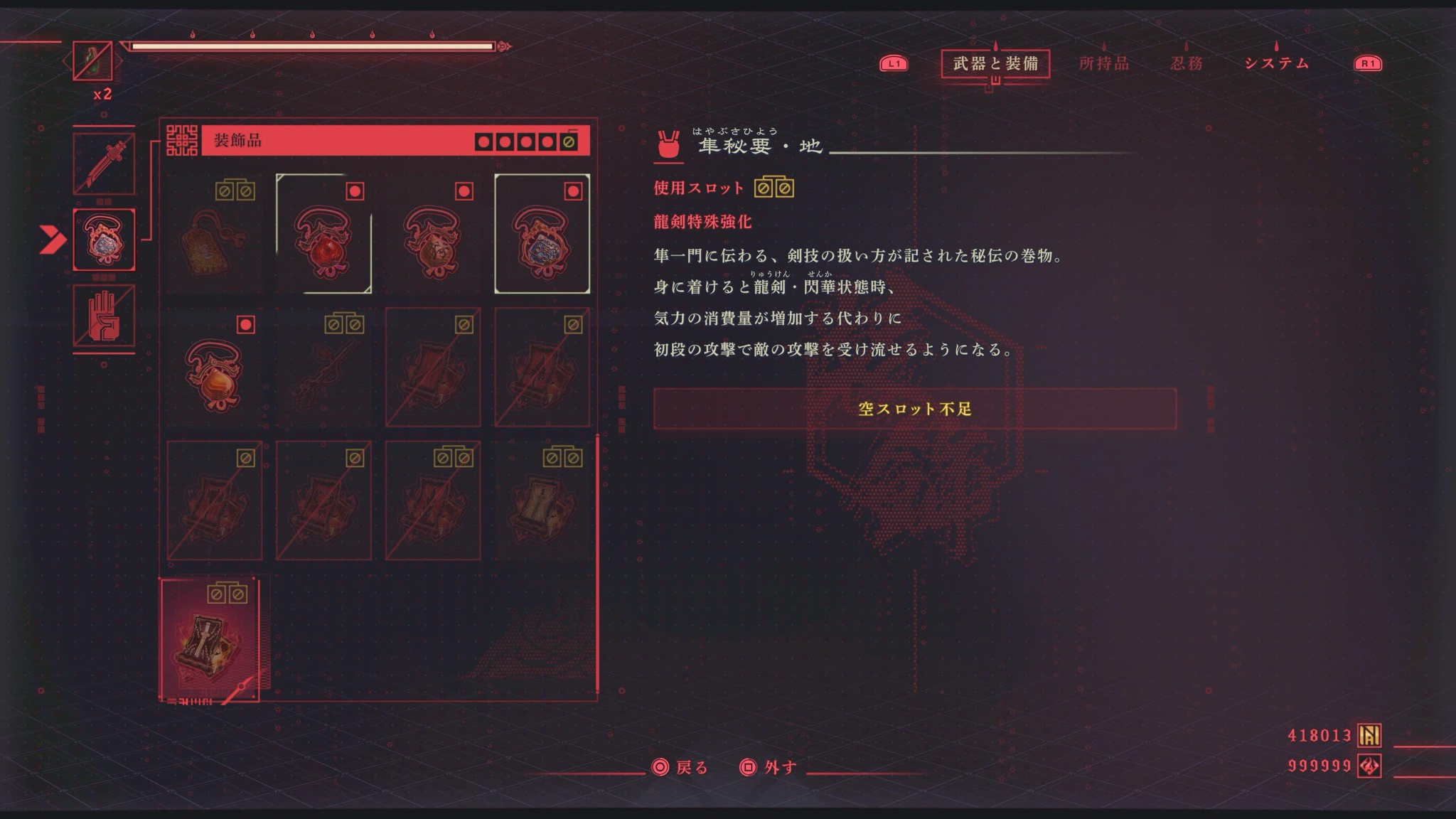Select the sword weapon category icon
Screen dimensions: 1456x819
click(104, 164)
